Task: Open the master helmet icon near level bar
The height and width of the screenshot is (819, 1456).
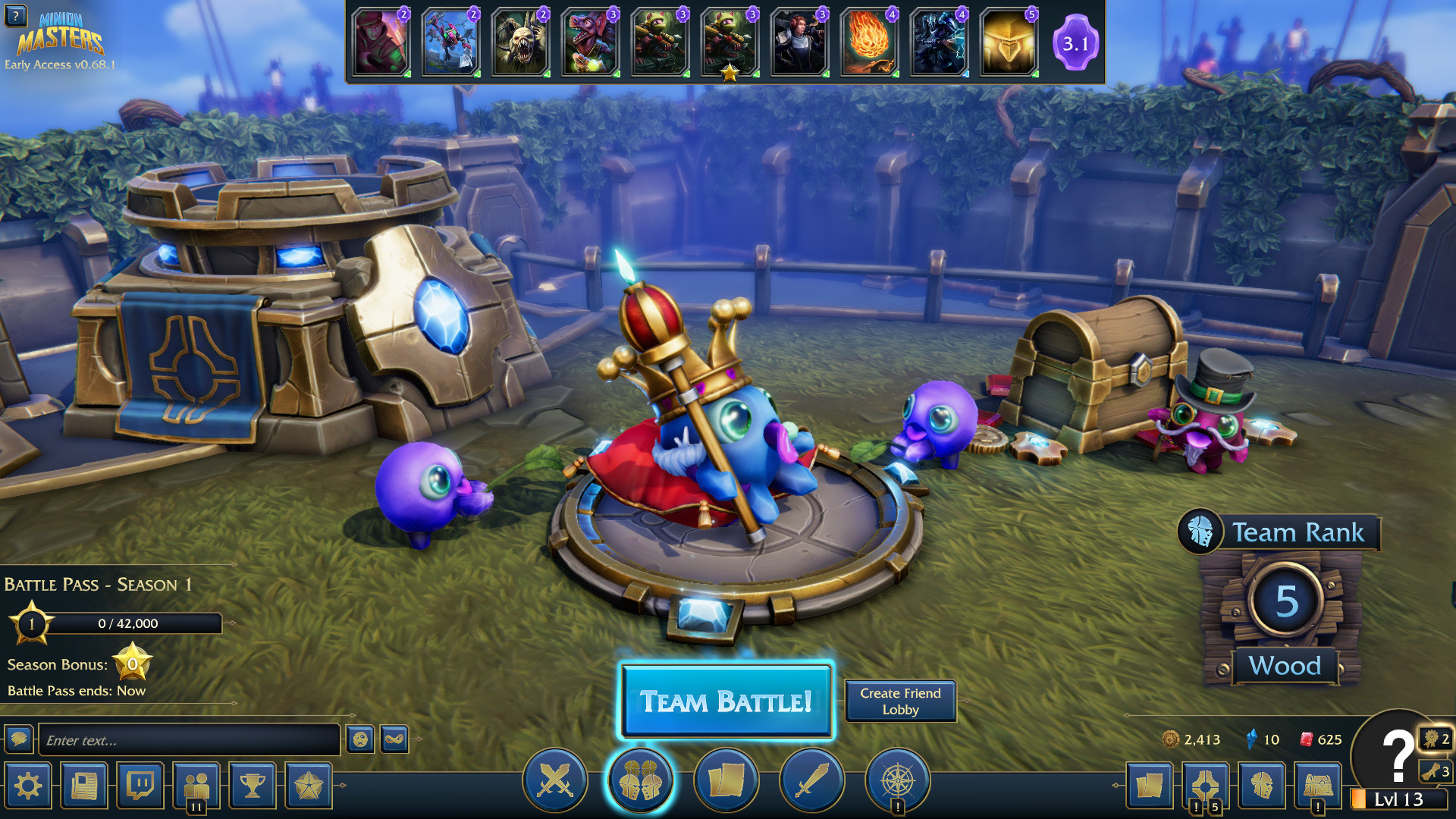Action: click(1261, 786)
